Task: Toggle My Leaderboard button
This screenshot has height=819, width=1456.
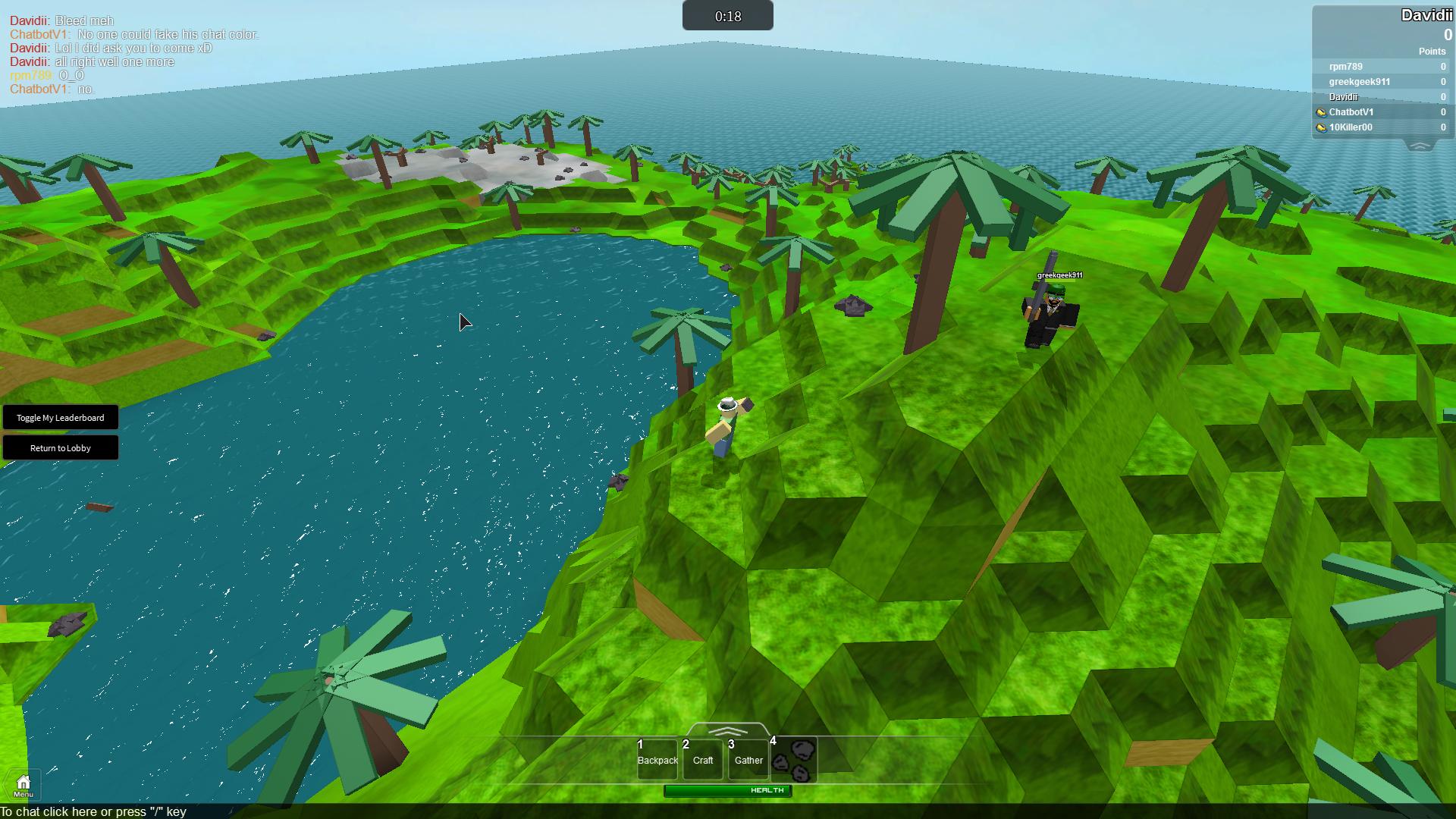Action: (x=61, y=418)
